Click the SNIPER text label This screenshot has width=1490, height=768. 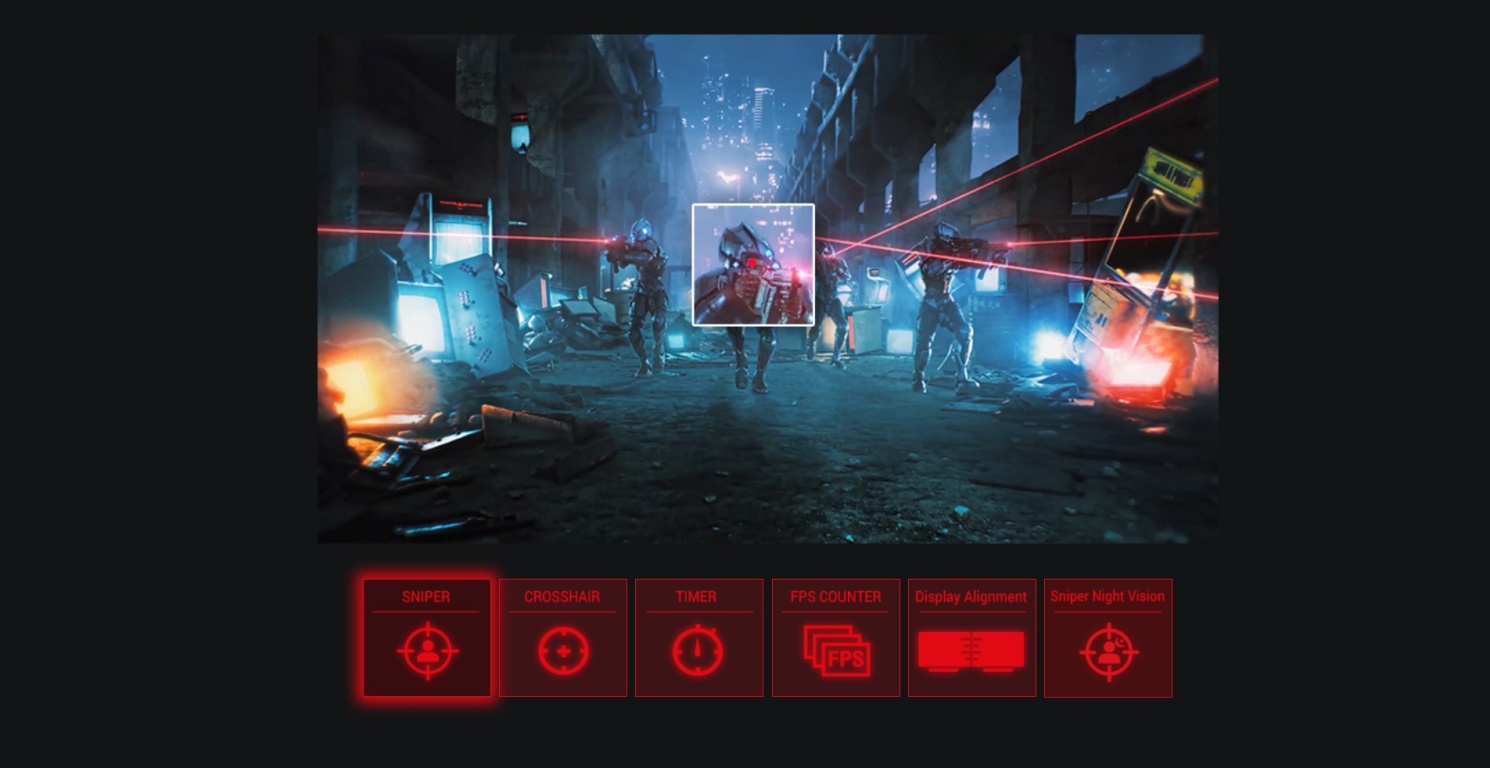point(426,597)
